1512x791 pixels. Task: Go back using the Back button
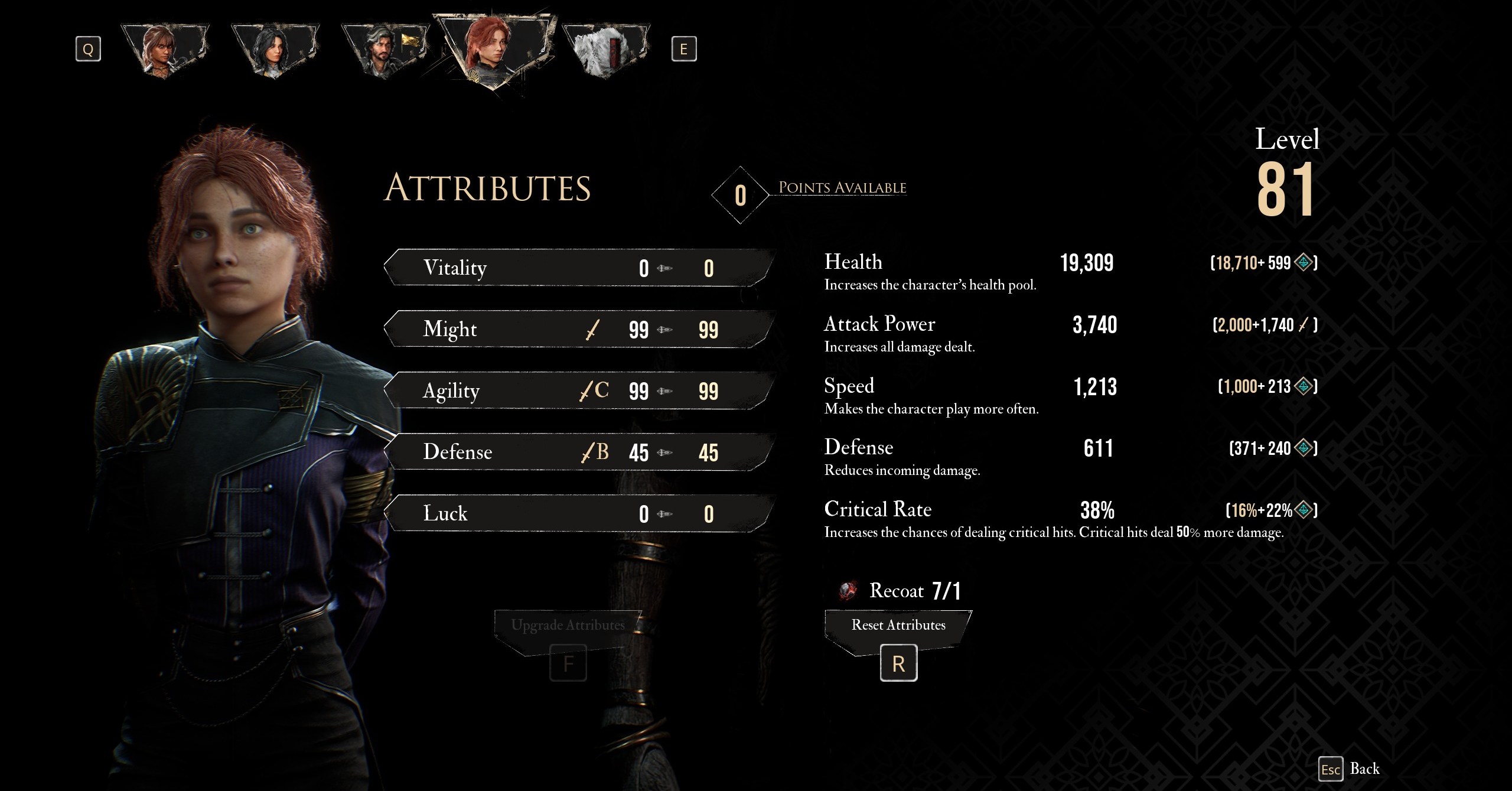[x=1350, y=769]
